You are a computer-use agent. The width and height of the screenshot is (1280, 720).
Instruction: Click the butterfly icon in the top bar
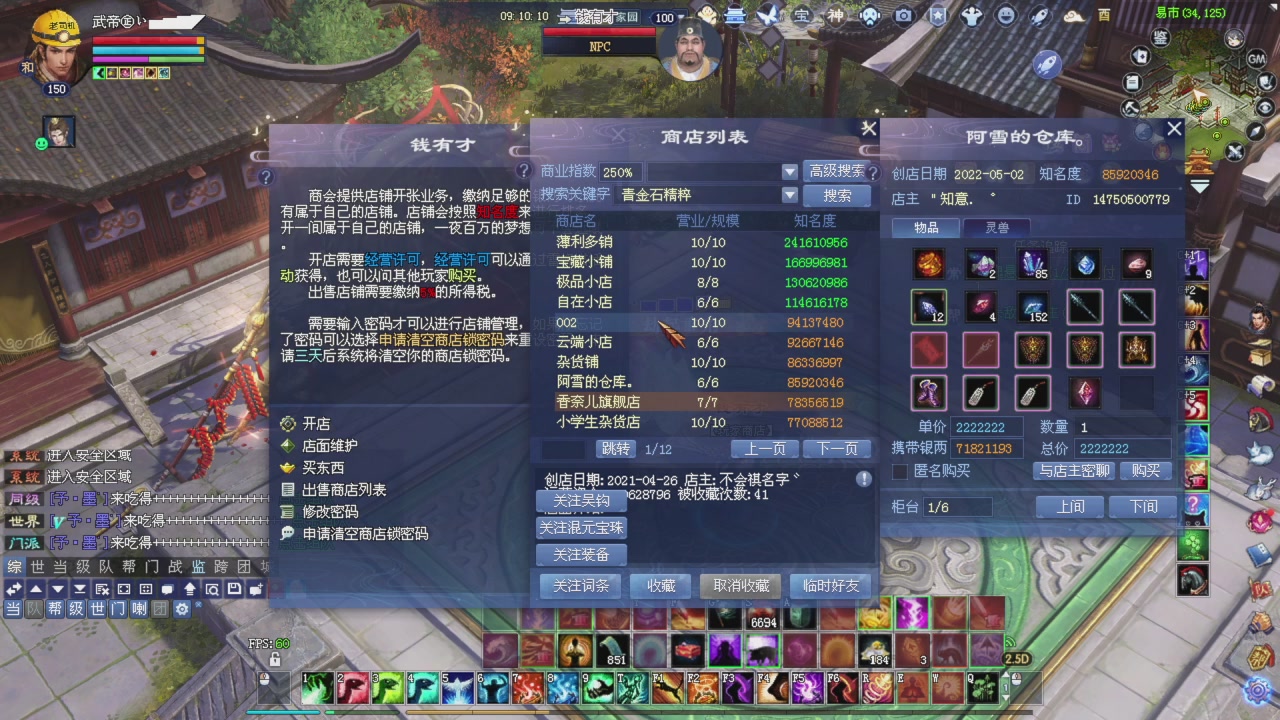pyautogui.click(x=767, y=14)
